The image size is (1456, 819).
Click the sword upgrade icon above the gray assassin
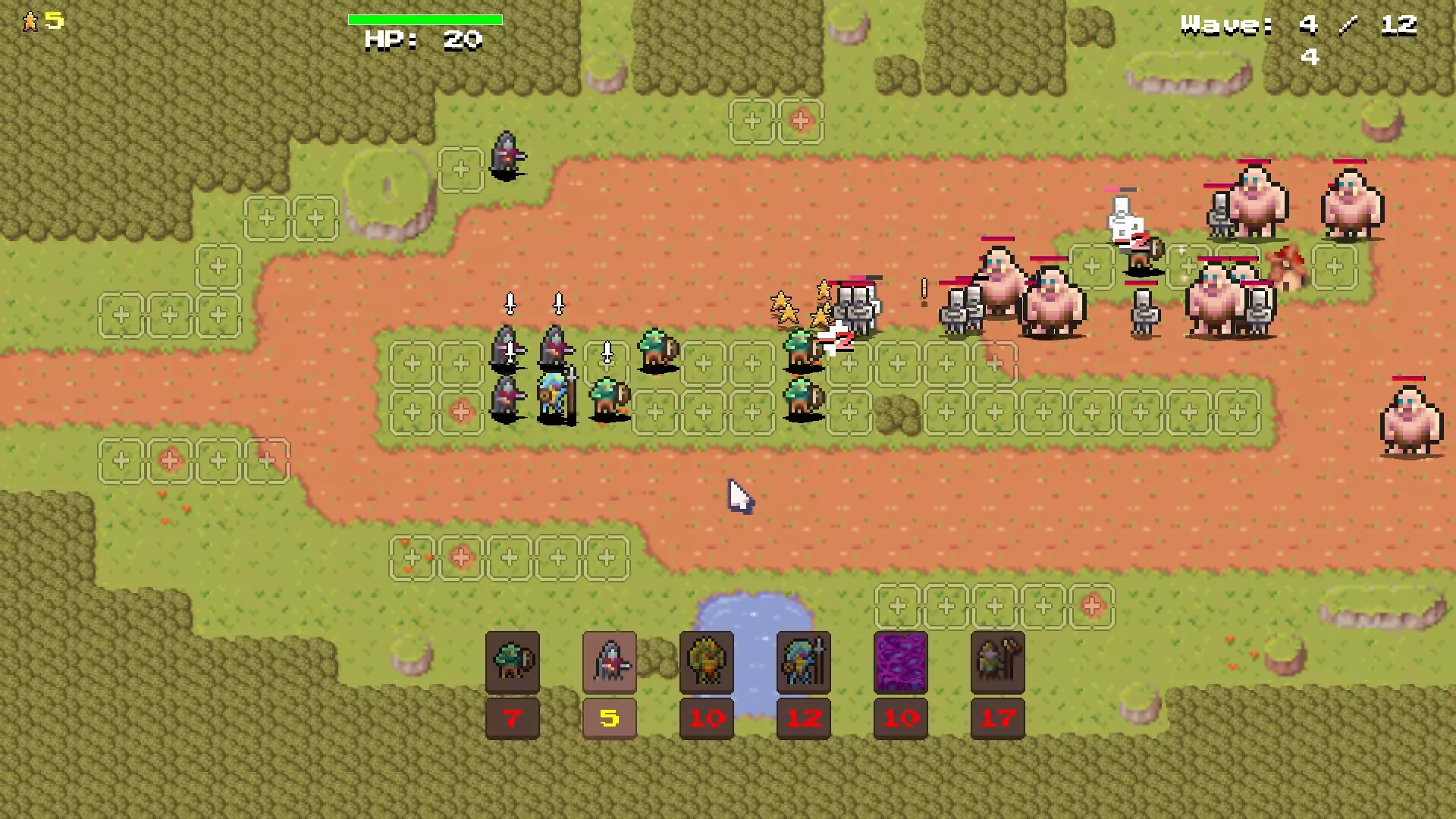point(510,303)
